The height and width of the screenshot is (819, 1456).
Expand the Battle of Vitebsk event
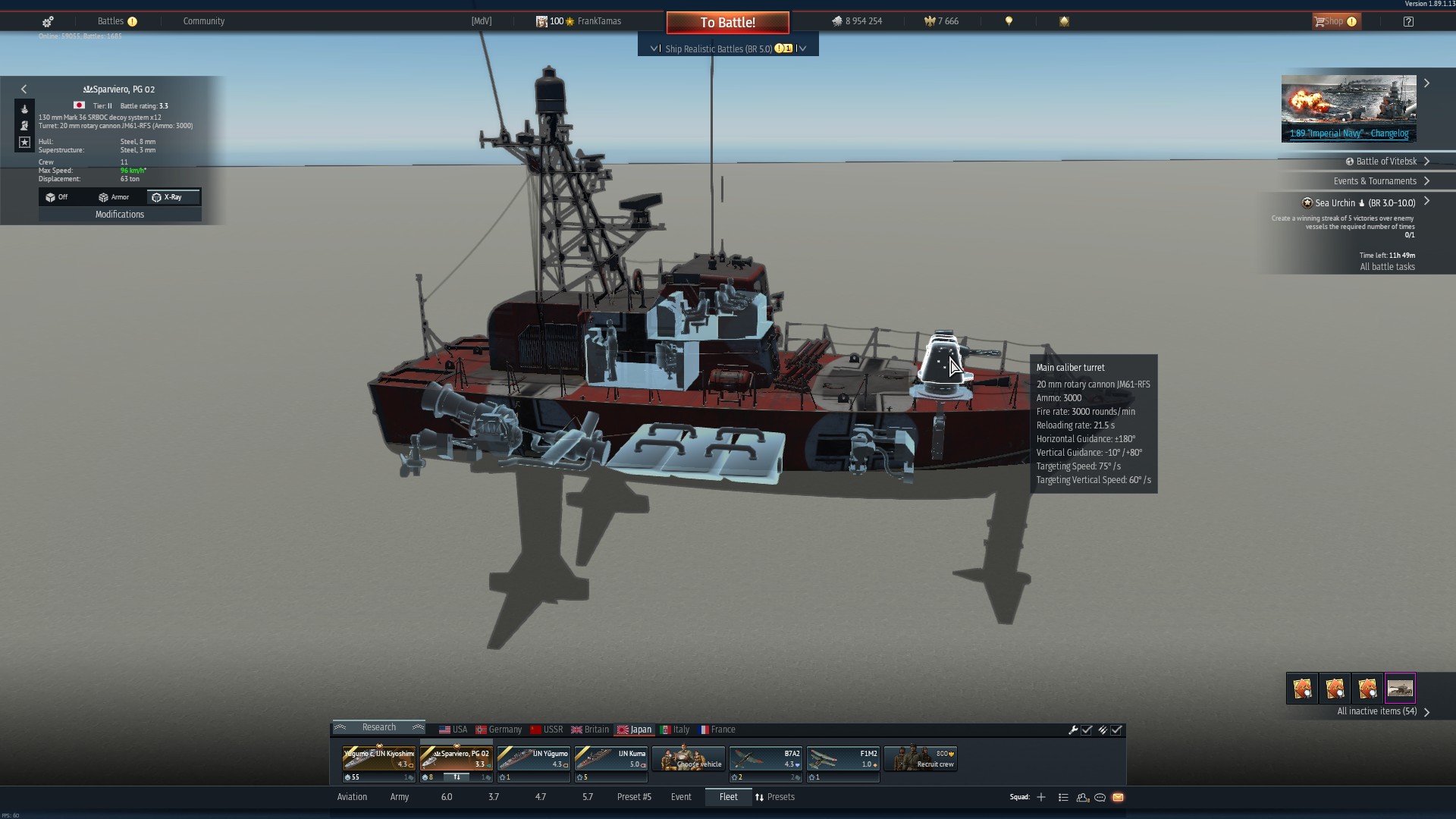[x=1386, y=162]
